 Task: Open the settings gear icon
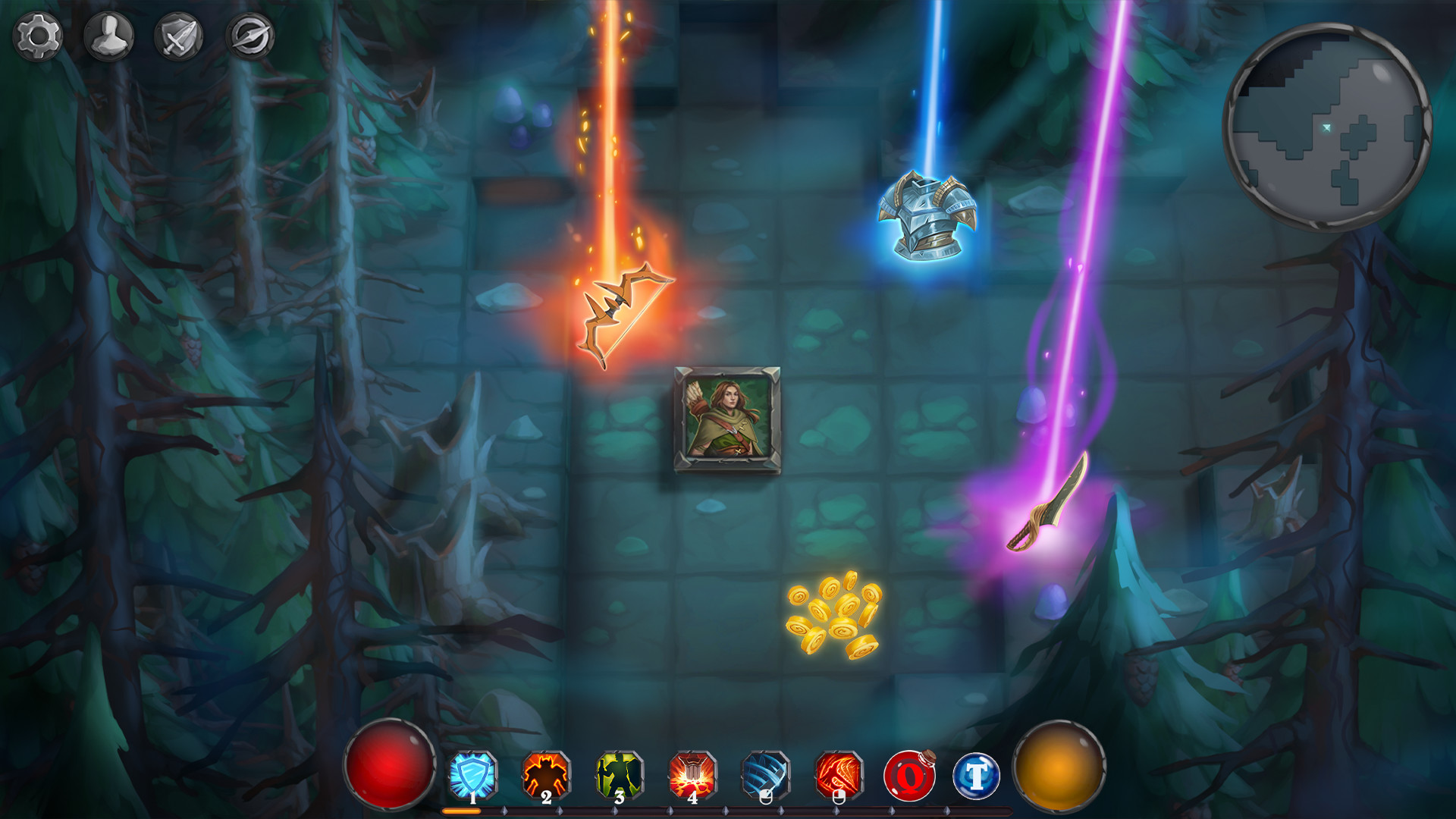coord(37,35)
